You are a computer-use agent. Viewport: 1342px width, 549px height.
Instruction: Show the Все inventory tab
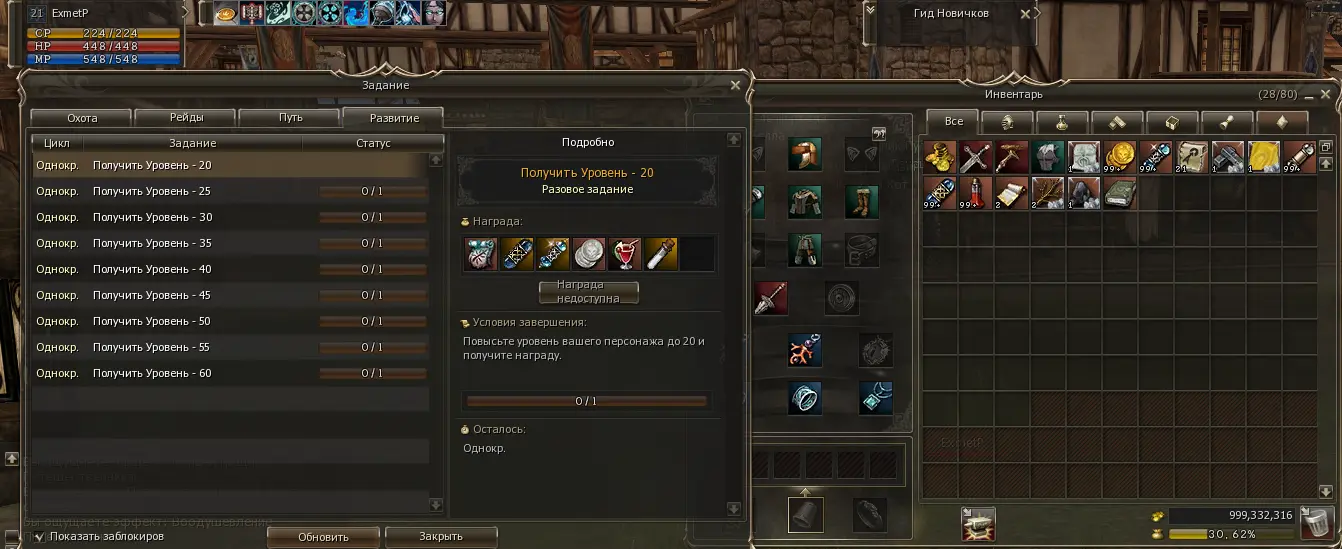pos(954,121)
